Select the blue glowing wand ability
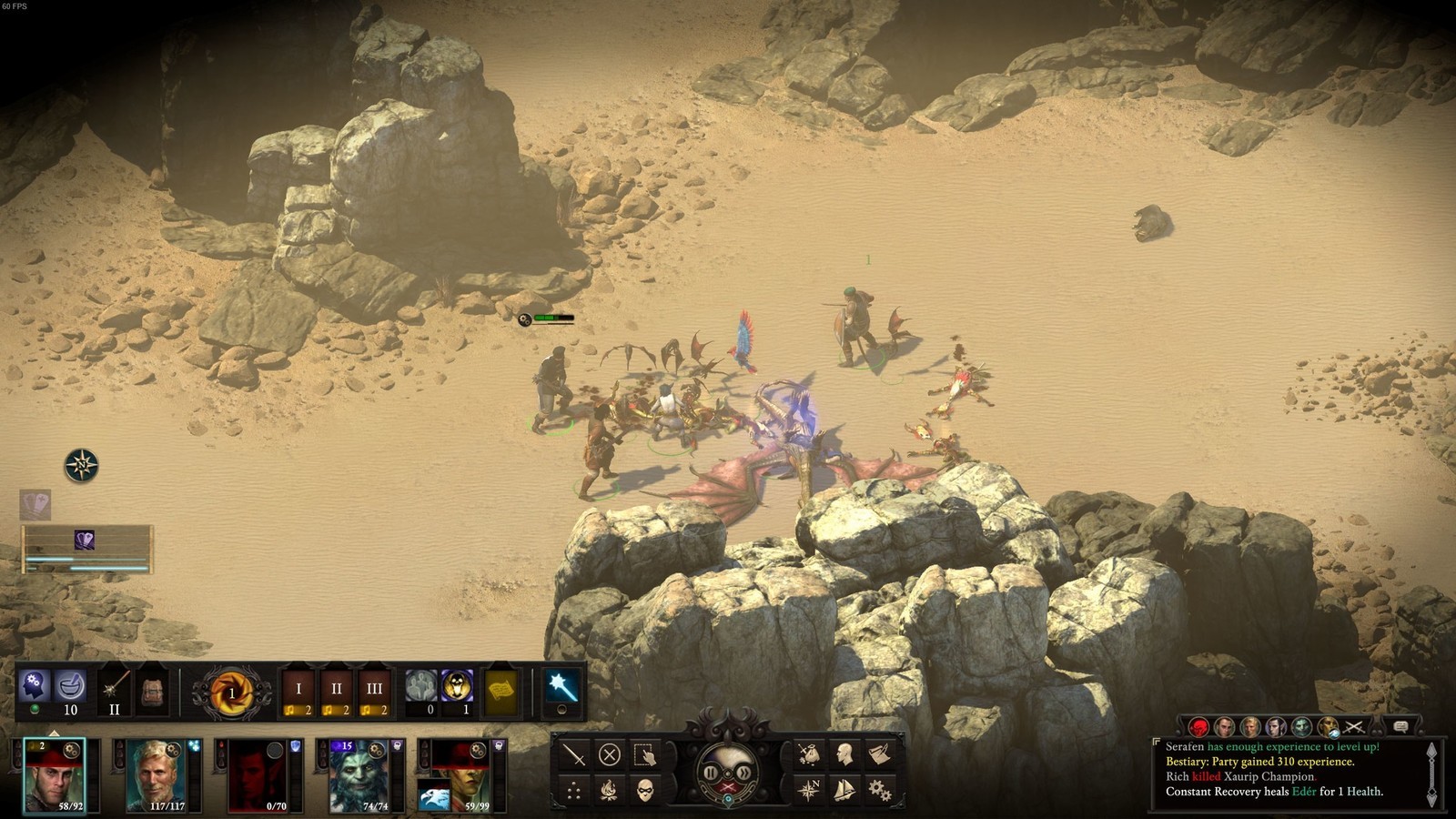Viewport: 1456px width, 819px height. tap(560, 687)
